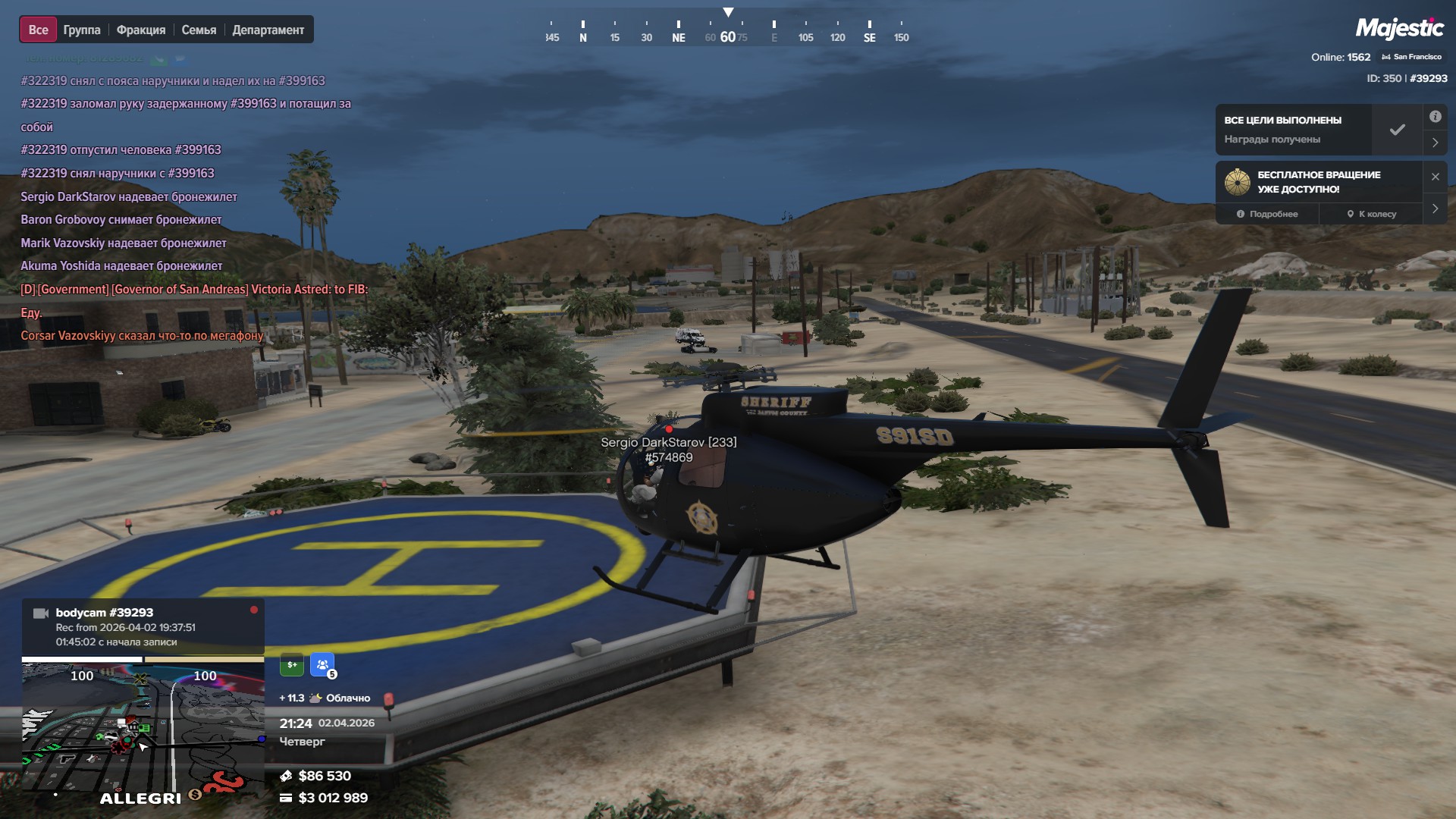Open the blue group members icon
This screenshot has width=1456, height=819.
[x=322, y=664]
